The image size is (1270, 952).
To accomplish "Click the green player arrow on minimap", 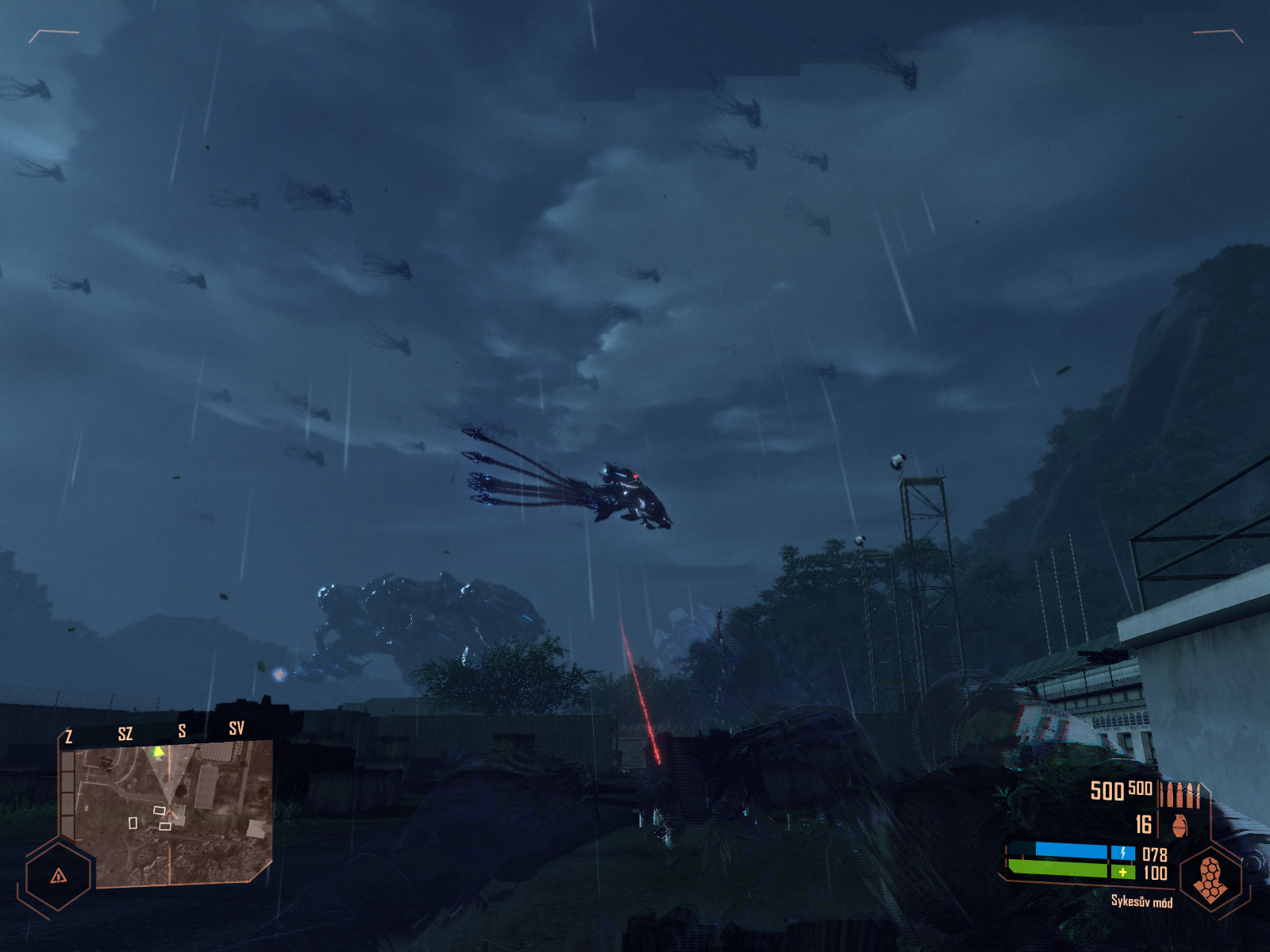I will click(x=159, y=751).
